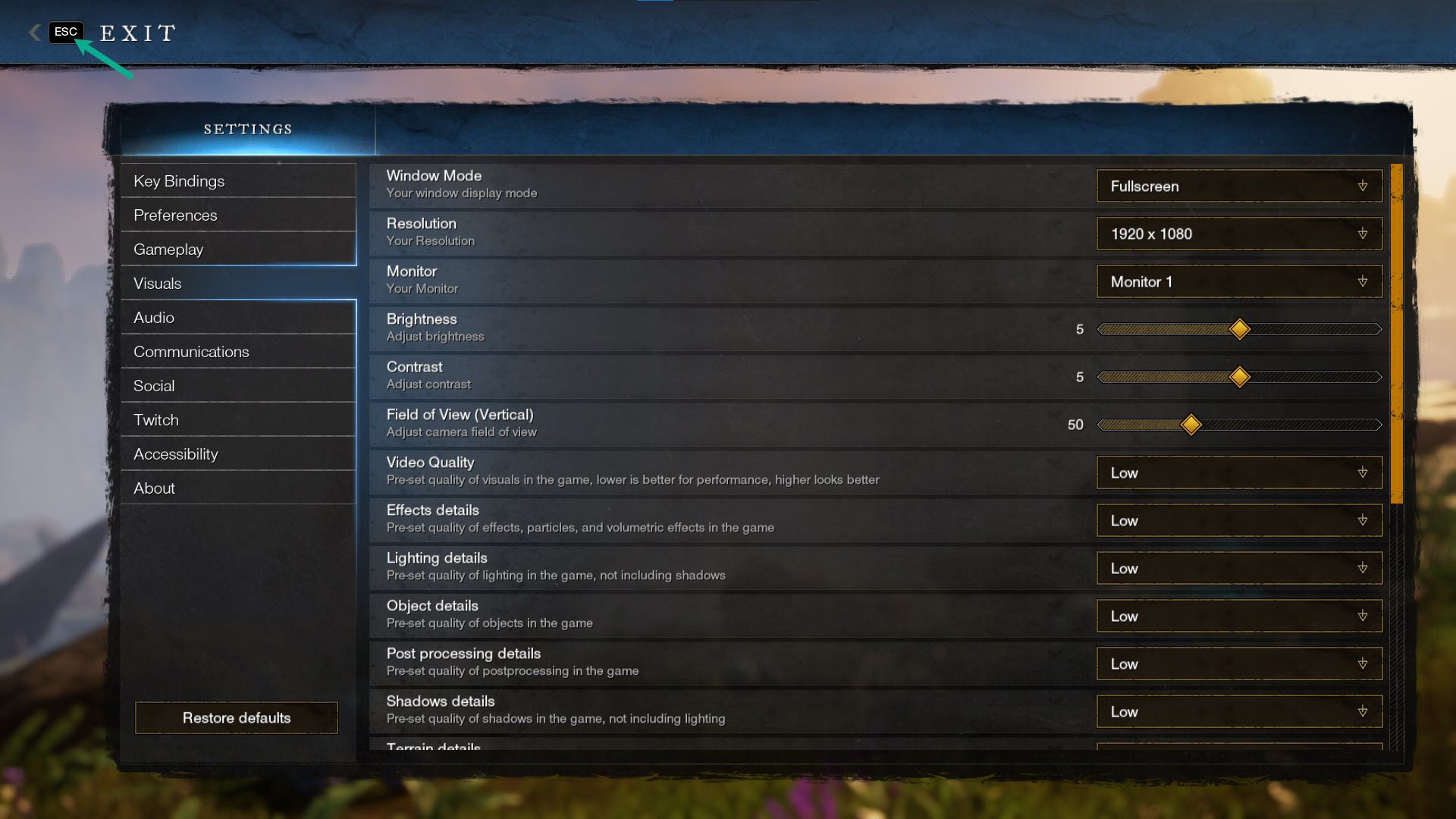Click the back arrow next to Exit
1456x819 pixels.
click(33, 32)
